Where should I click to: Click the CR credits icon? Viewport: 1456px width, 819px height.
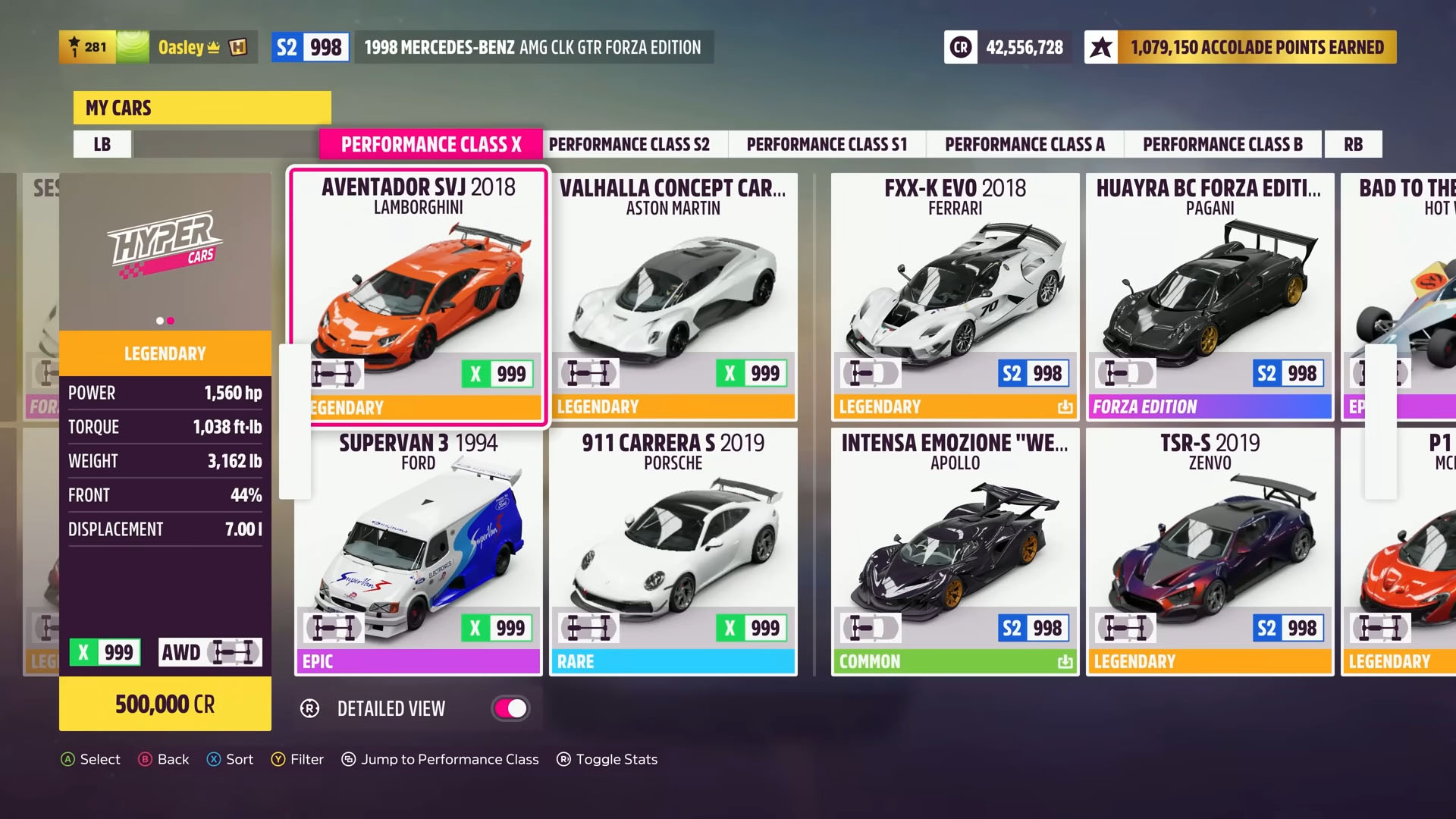tap(959, 47)
